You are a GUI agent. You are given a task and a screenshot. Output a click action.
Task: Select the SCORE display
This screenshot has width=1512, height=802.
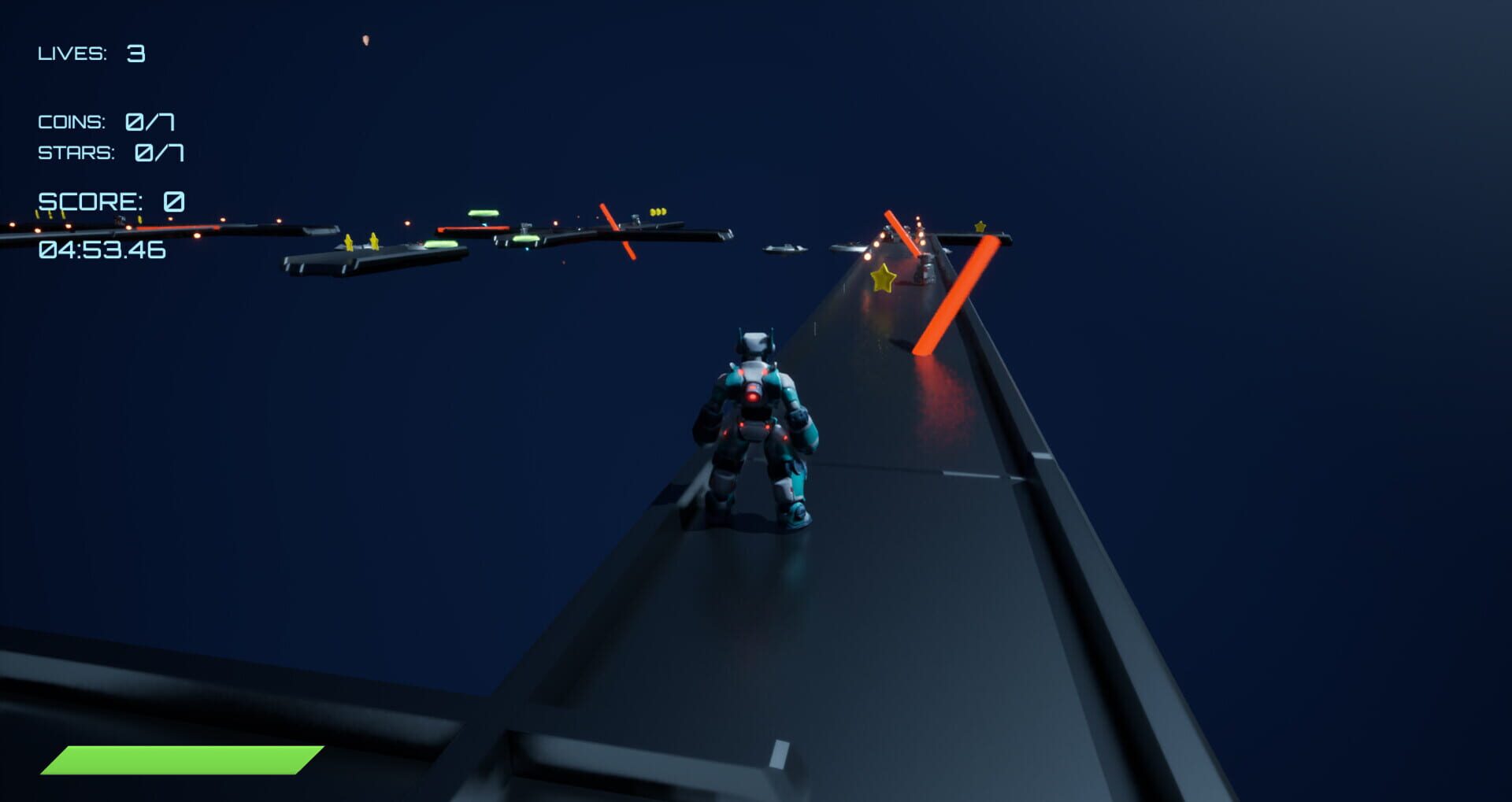[112, 202]
